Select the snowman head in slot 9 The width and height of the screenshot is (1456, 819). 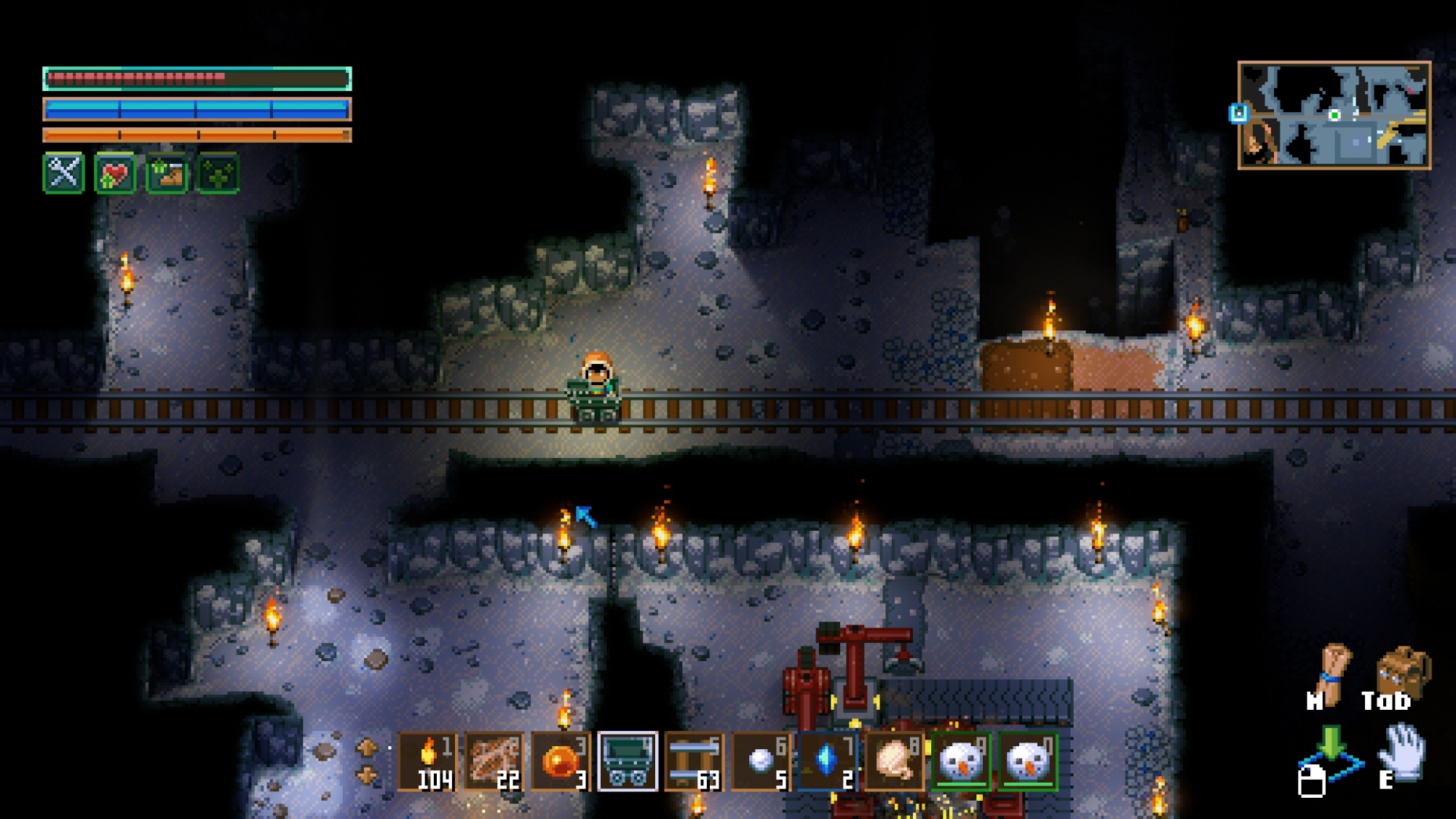click(961, 761)
